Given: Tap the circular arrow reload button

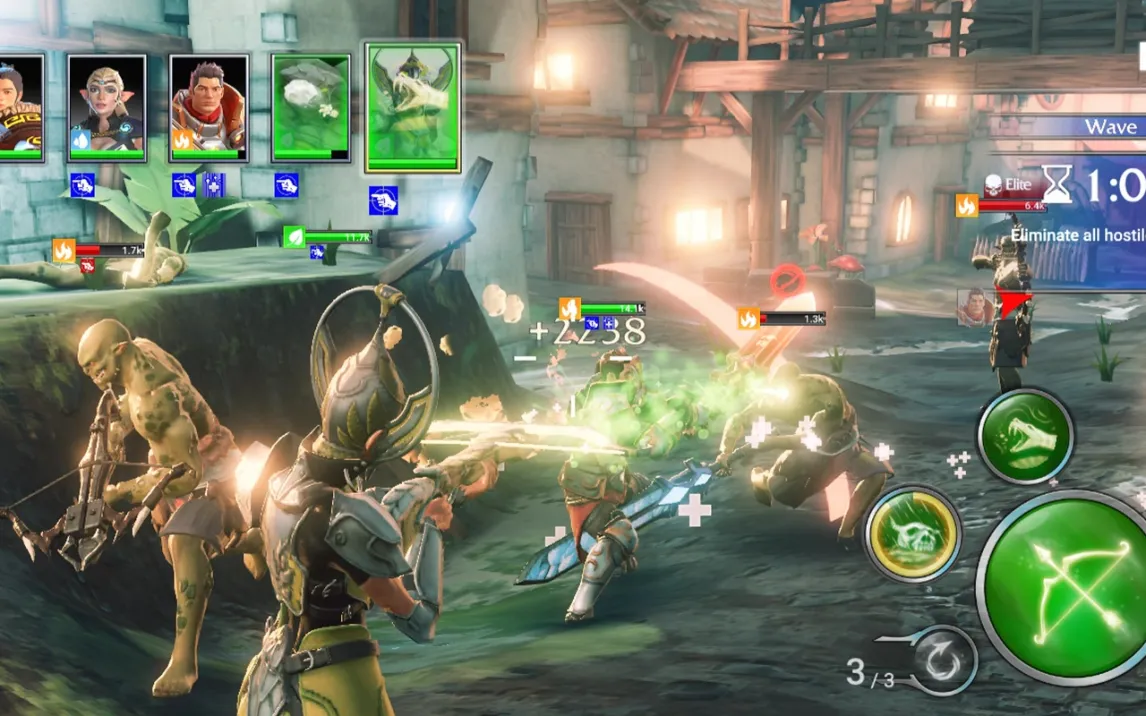Looking at the screenshot, I should point(942,661).
